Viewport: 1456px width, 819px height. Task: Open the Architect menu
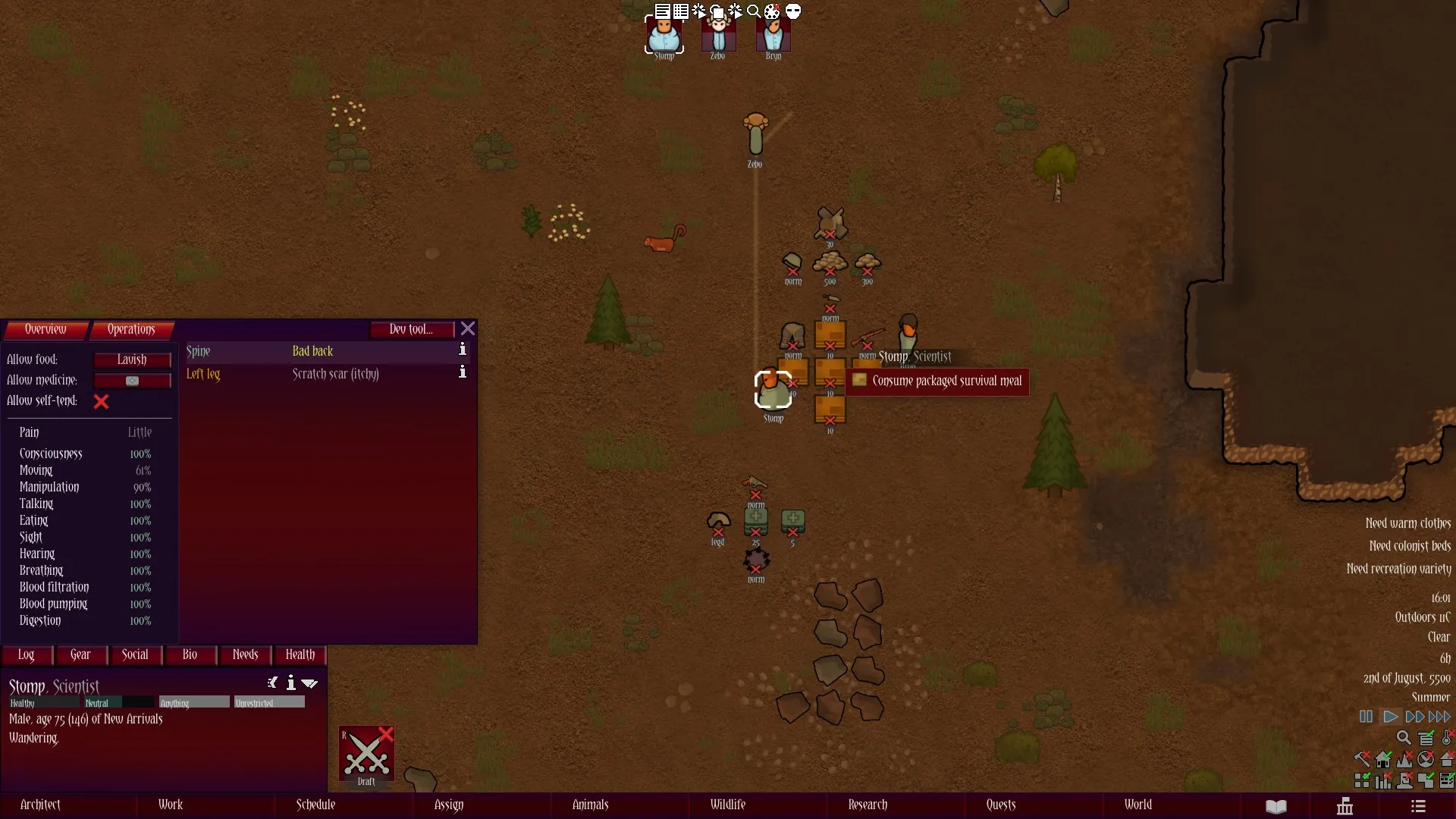pyautogui.click(x=40, y=805)
